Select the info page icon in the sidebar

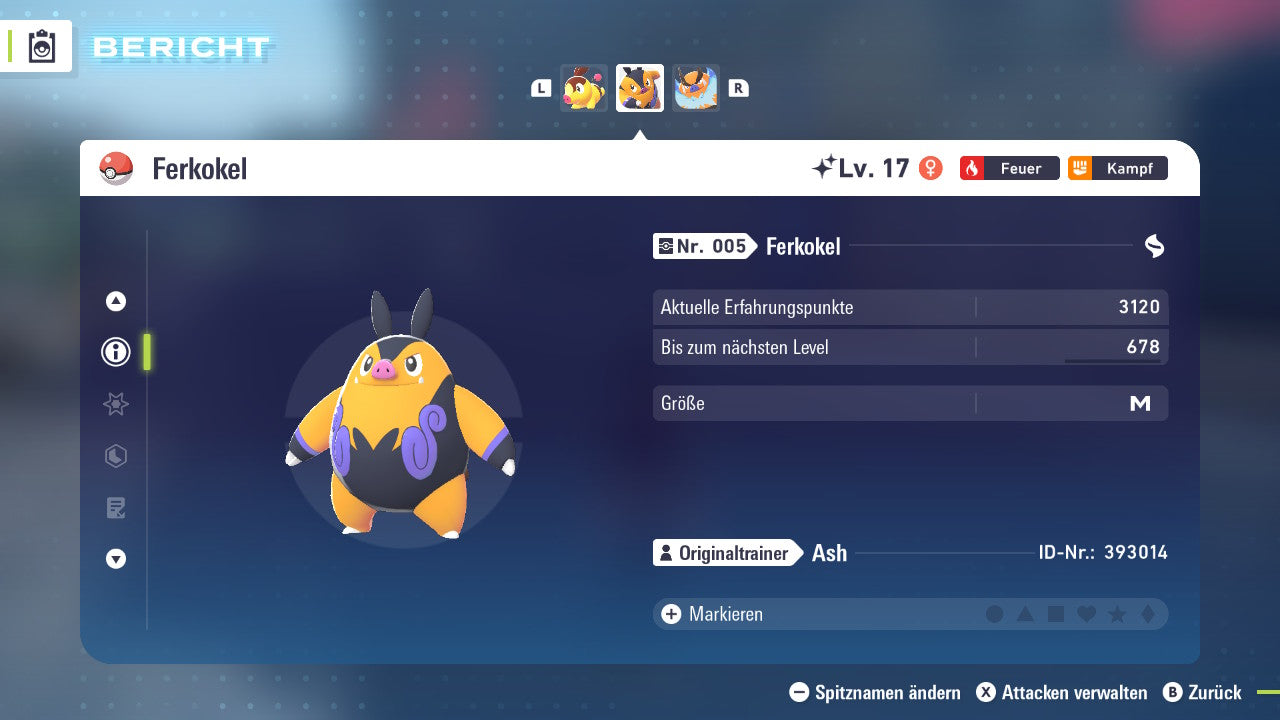115,352
